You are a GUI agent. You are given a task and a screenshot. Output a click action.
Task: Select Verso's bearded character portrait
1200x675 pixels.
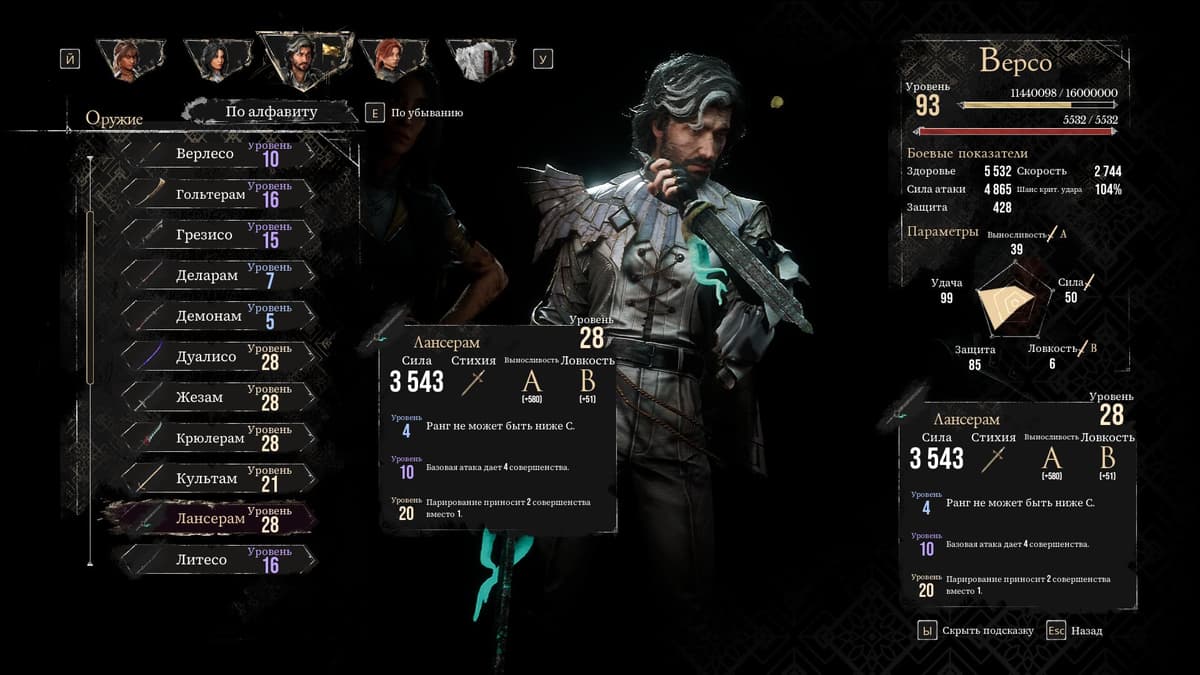point(302,59)
